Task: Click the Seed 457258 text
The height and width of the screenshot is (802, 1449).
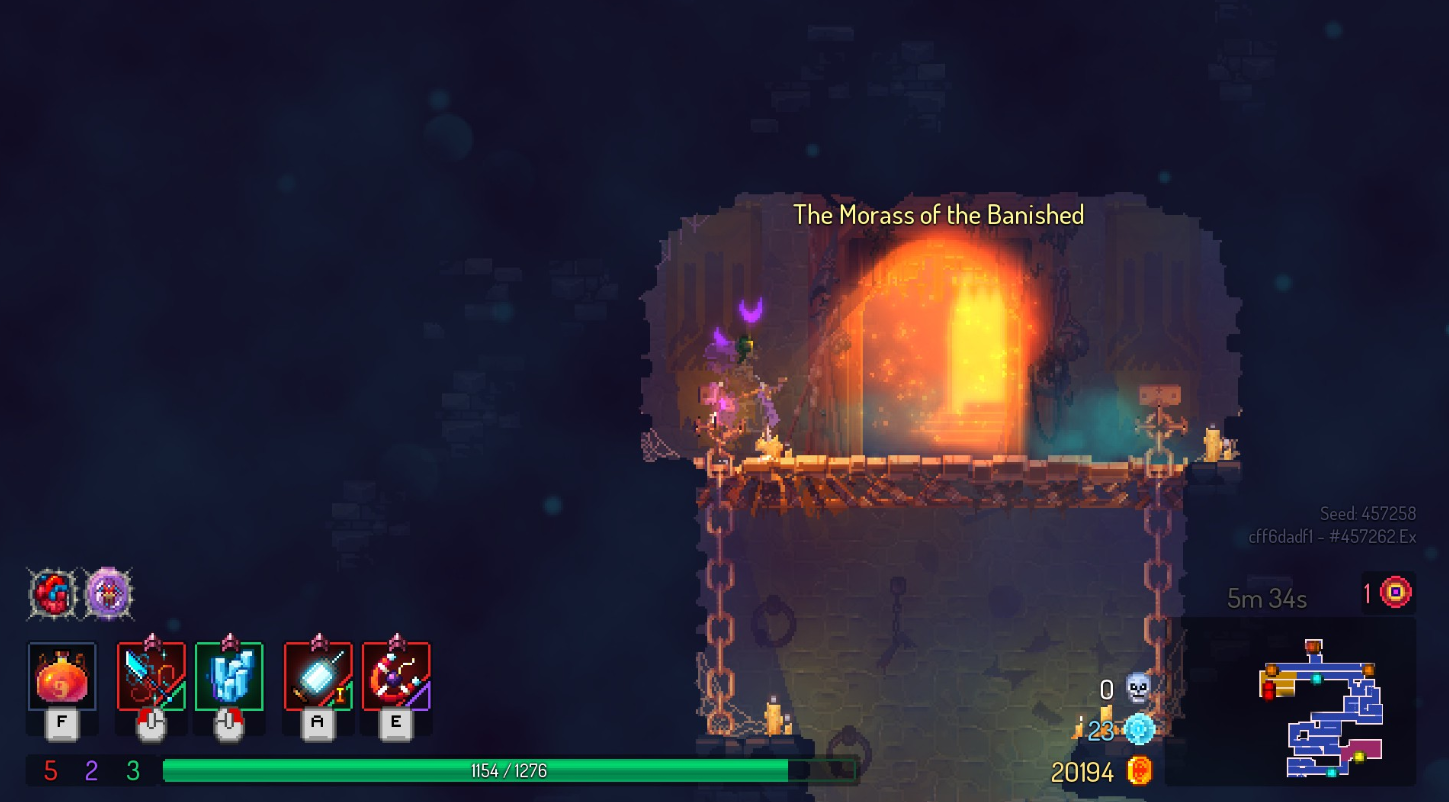Action: (x=1368, y=512)
